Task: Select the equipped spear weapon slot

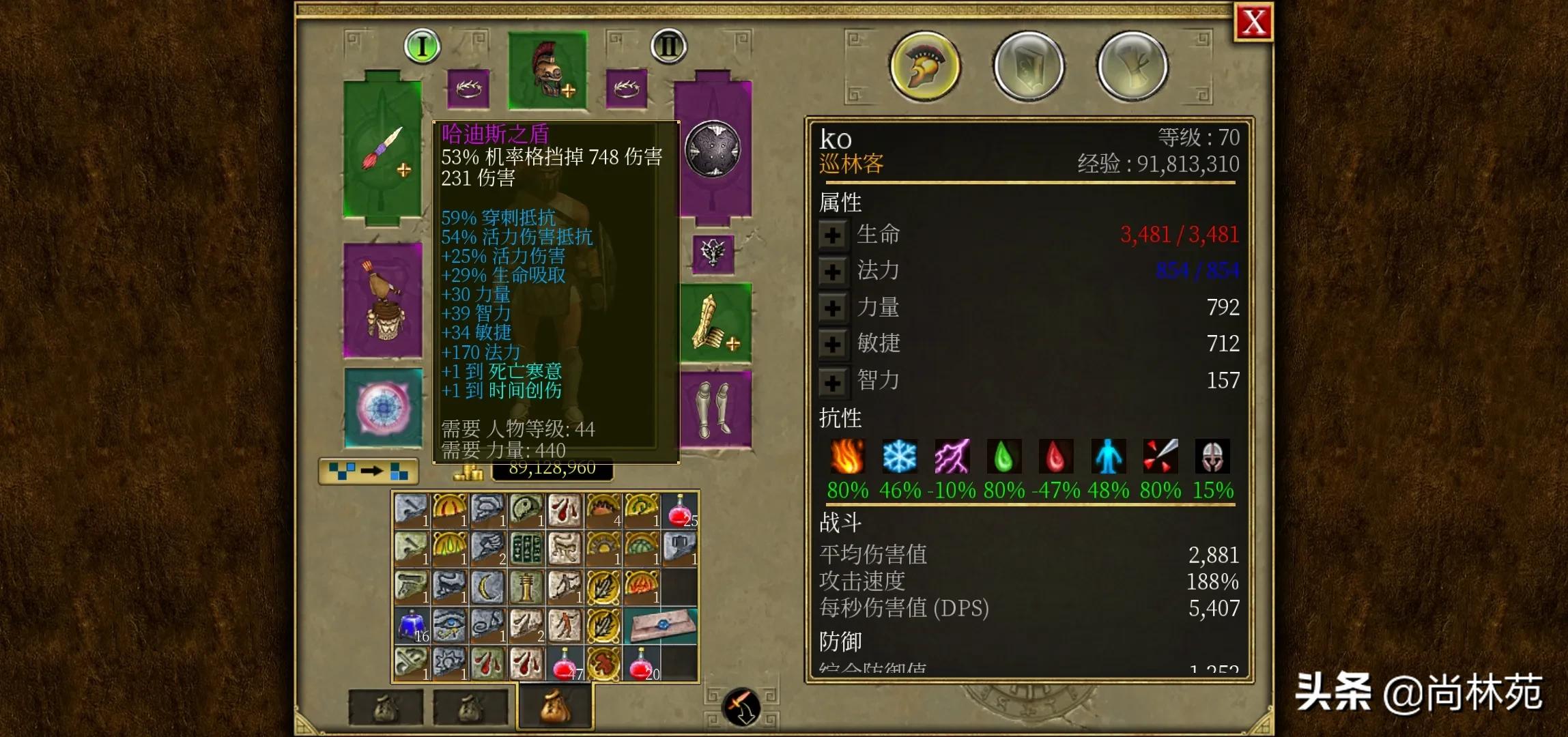Action: click(x=382, y=149)
